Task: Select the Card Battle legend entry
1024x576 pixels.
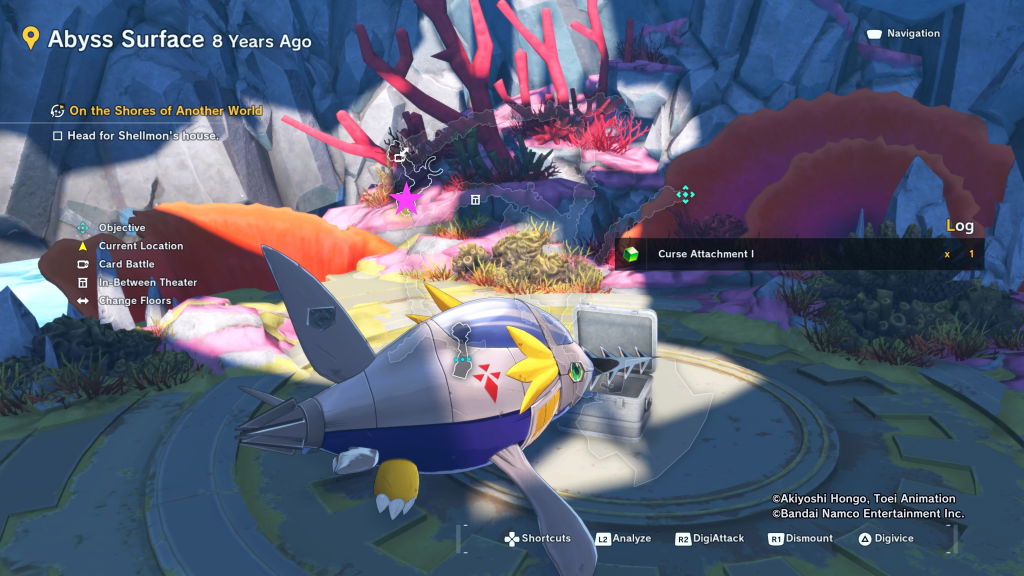Action: tap(126, 265)
